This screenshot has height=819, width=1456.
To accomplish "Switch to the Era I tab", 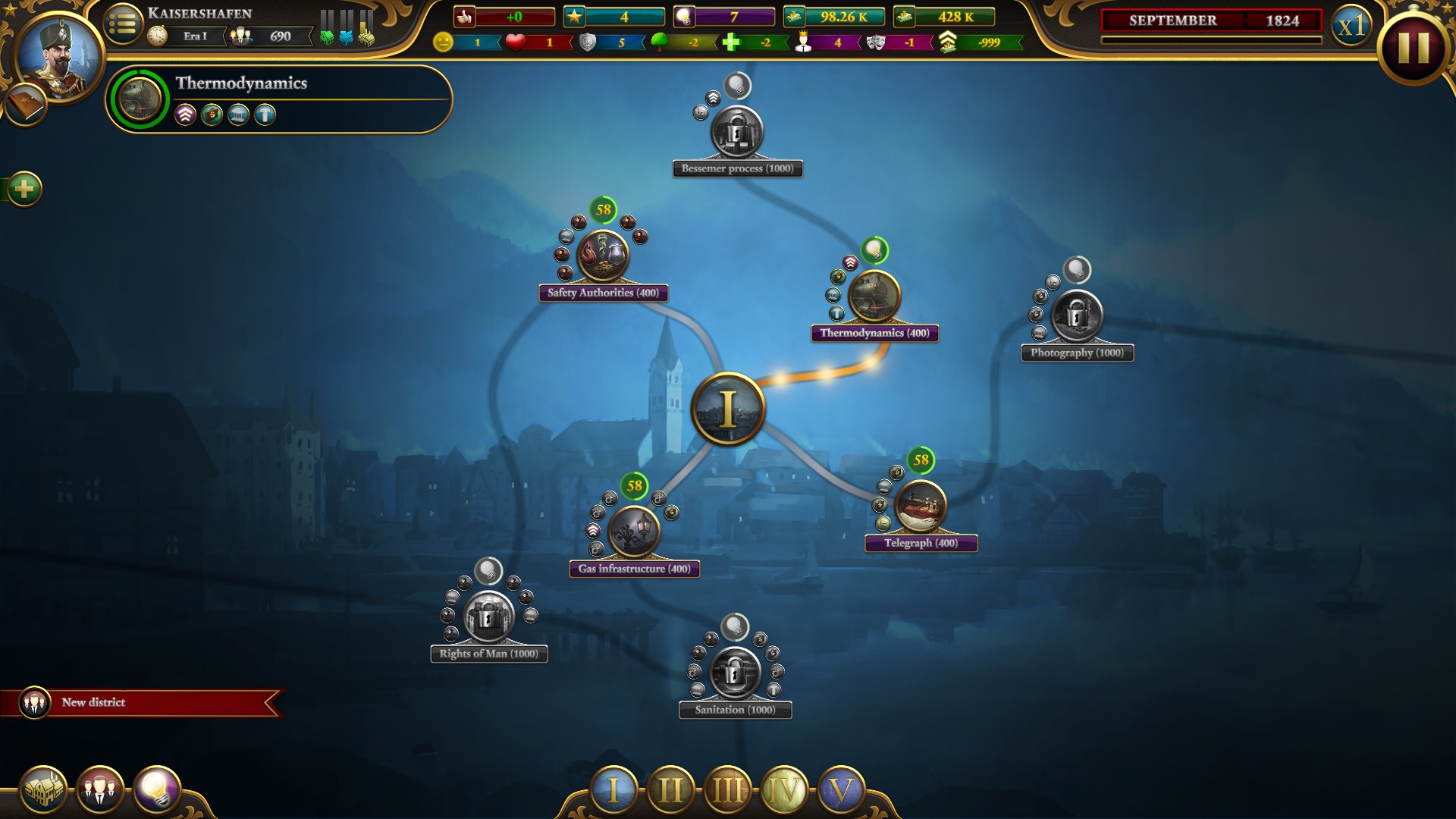I will [x=613, y=790].
